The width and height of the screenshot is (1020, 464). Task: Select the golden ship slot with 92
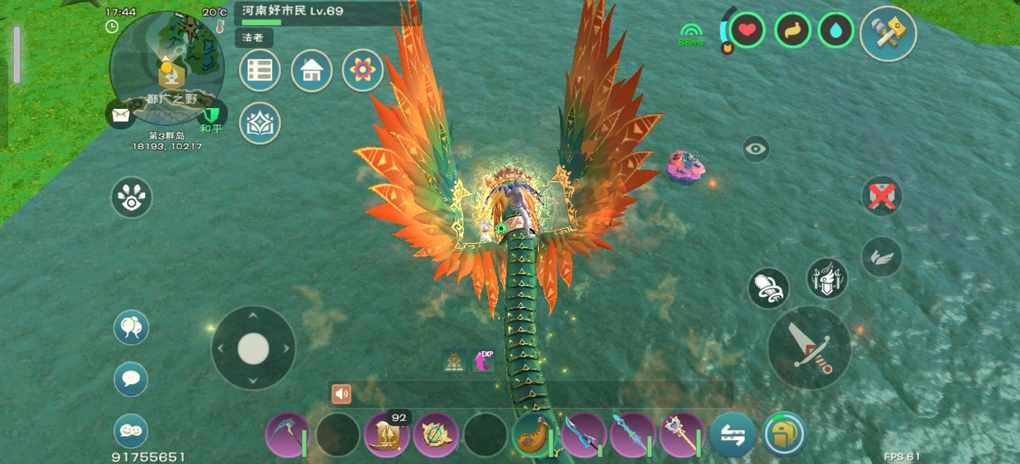(386, 435)
